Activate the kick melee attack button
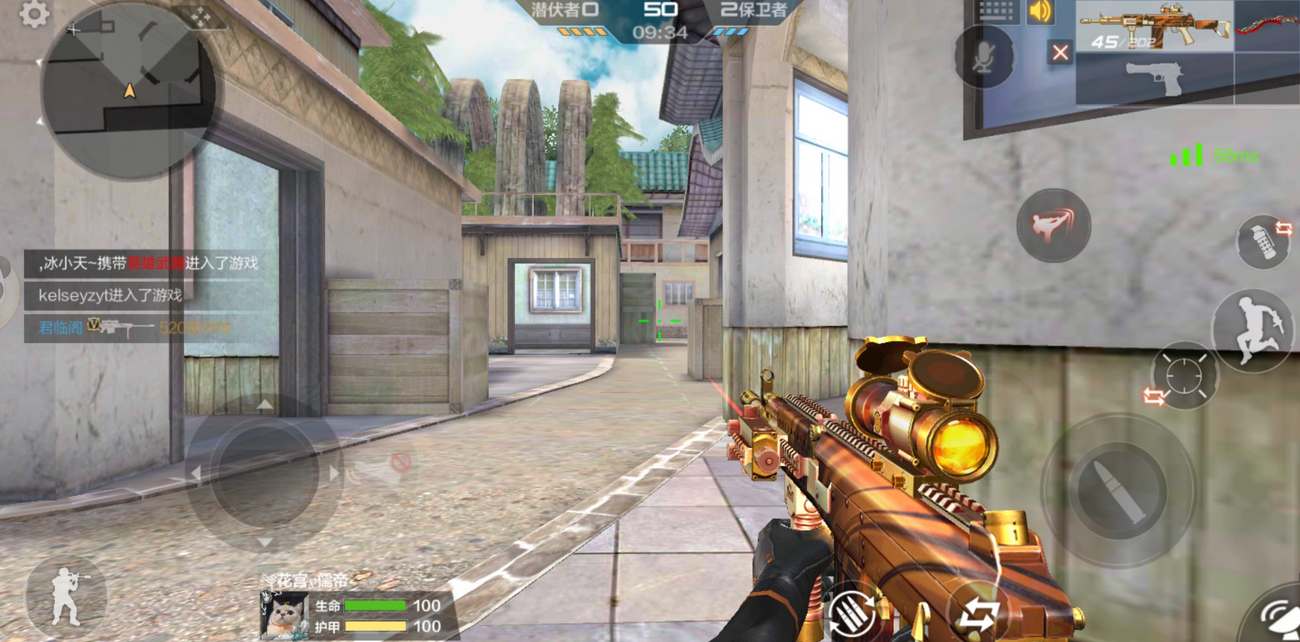 [1053, 225]
